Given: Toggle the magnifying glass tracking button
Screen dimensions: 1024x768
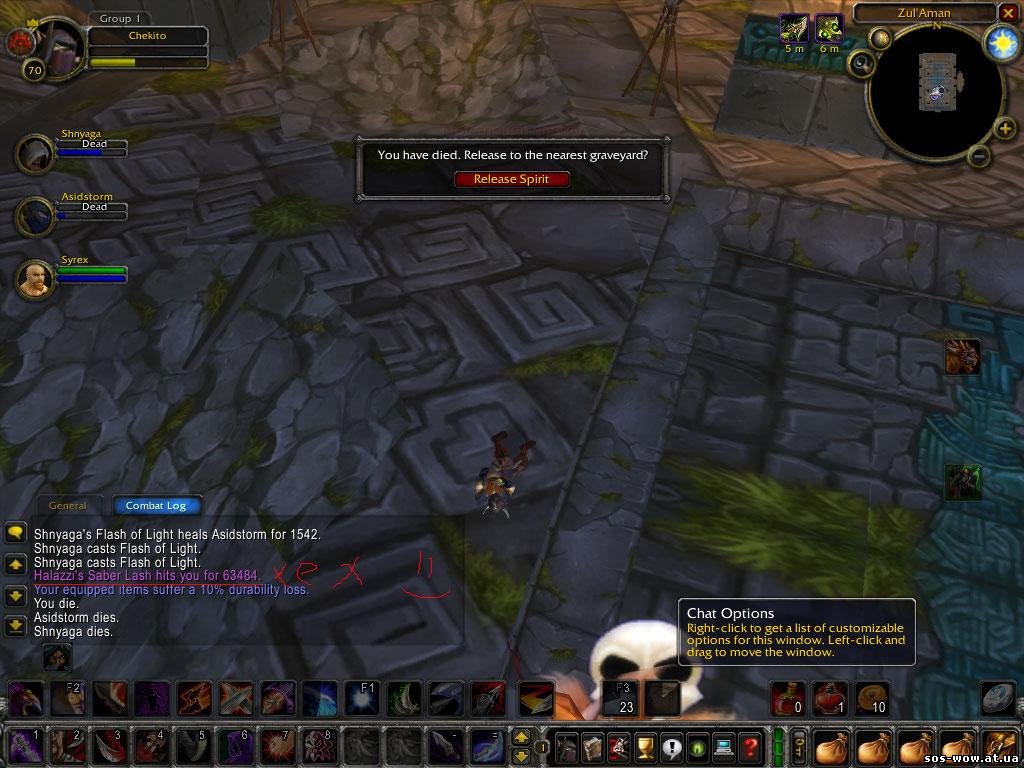Looking at the screenshot, I should coord(861,63).
